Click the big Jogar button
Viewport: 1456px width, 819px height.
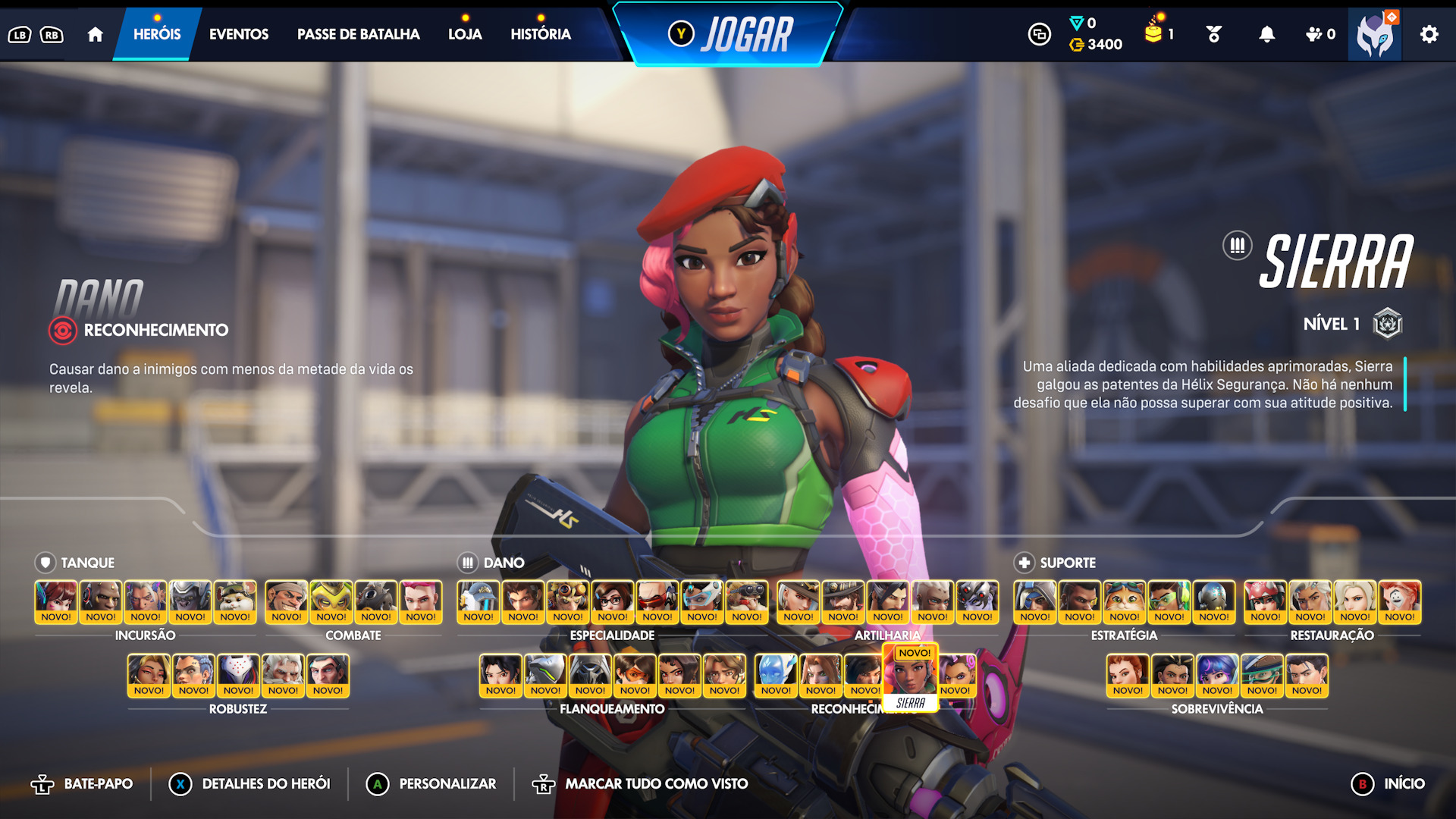tap(728, 35)
